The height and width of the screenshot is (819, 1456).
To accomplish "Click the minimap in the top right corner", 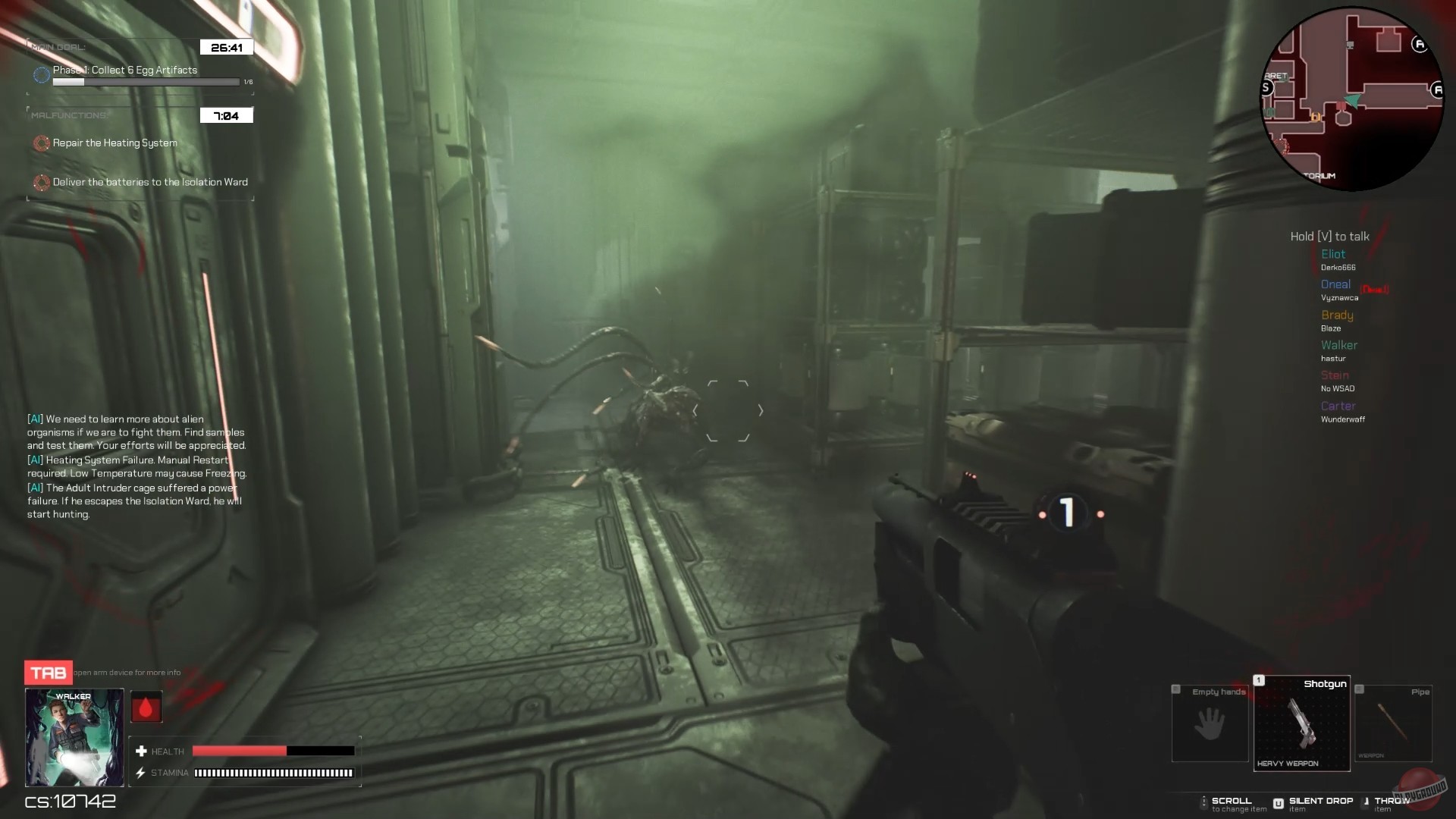I will (1352, 99).
